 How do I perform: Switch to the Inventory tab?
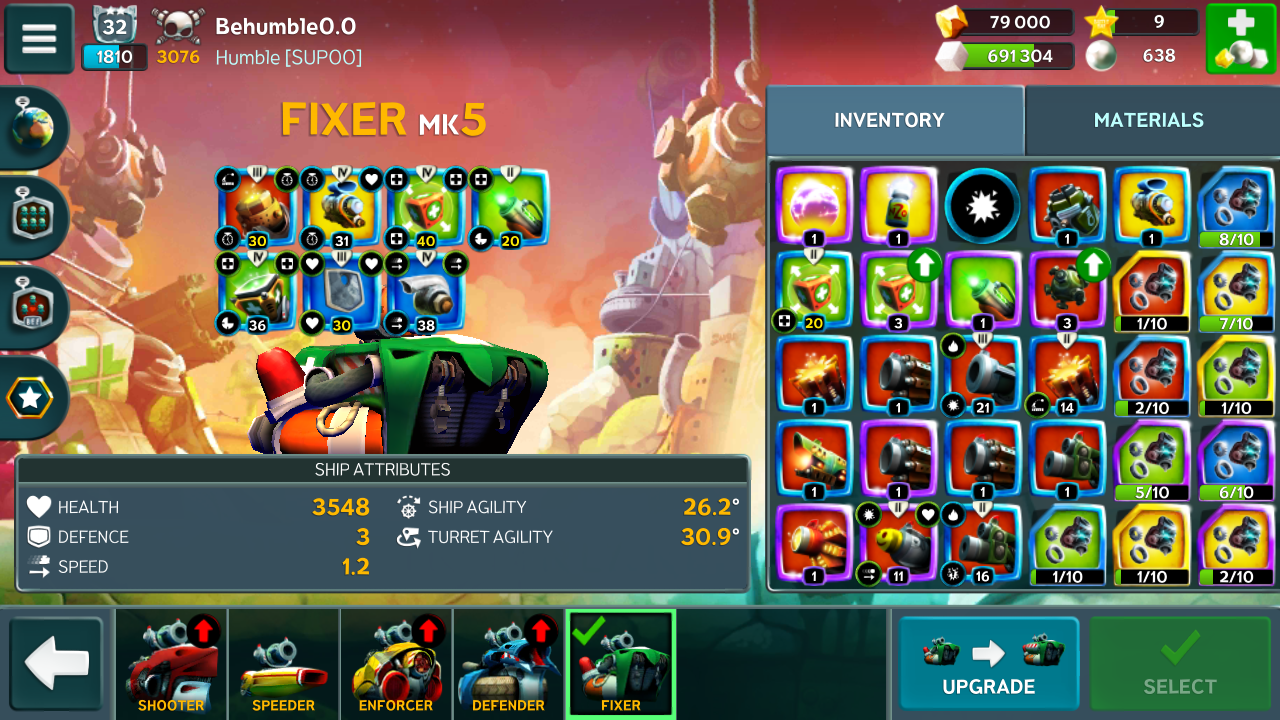(x=889, y=120)
